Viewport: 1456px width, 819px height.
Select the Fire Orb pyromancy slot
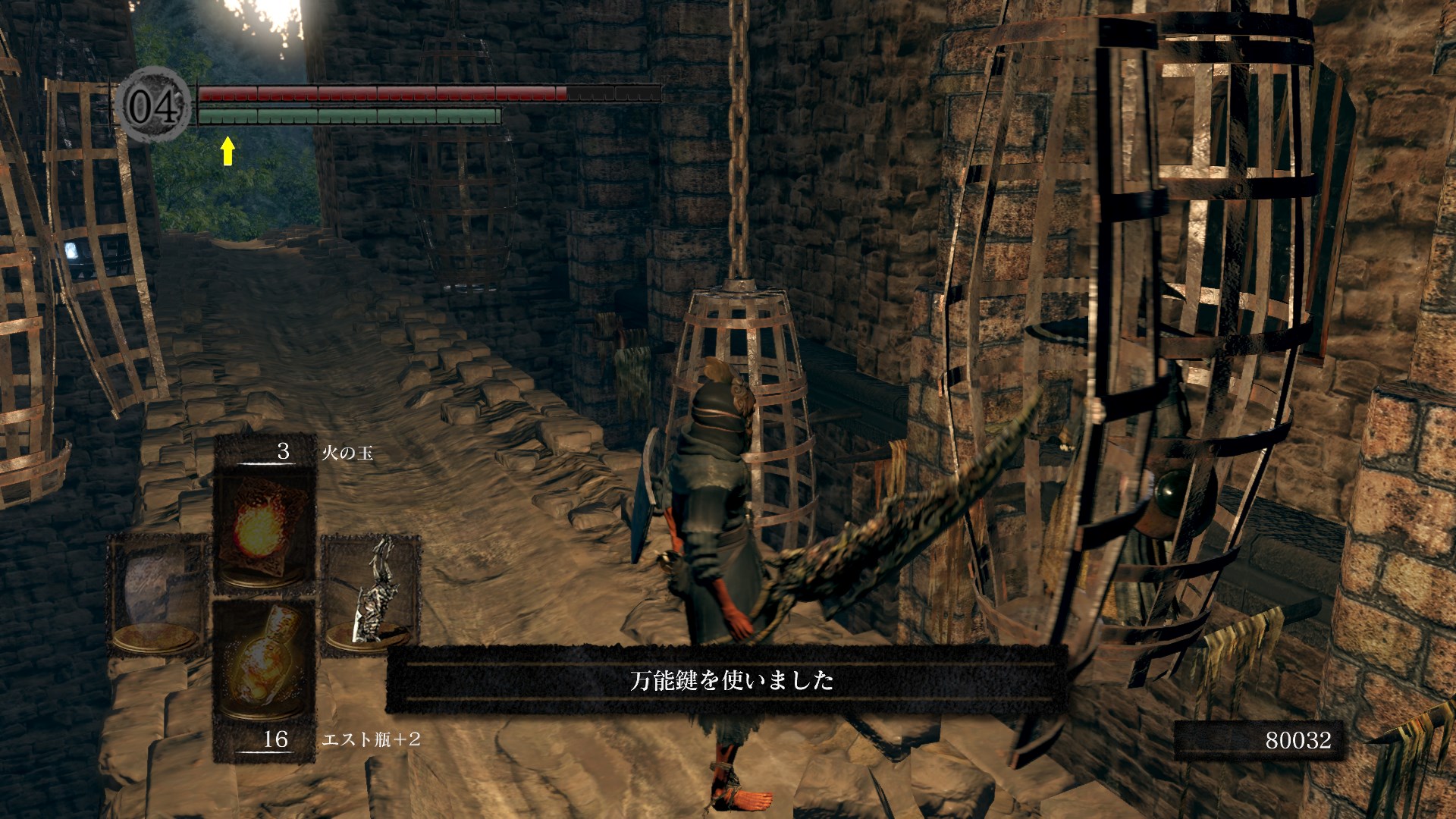click(x=264, y=523)
